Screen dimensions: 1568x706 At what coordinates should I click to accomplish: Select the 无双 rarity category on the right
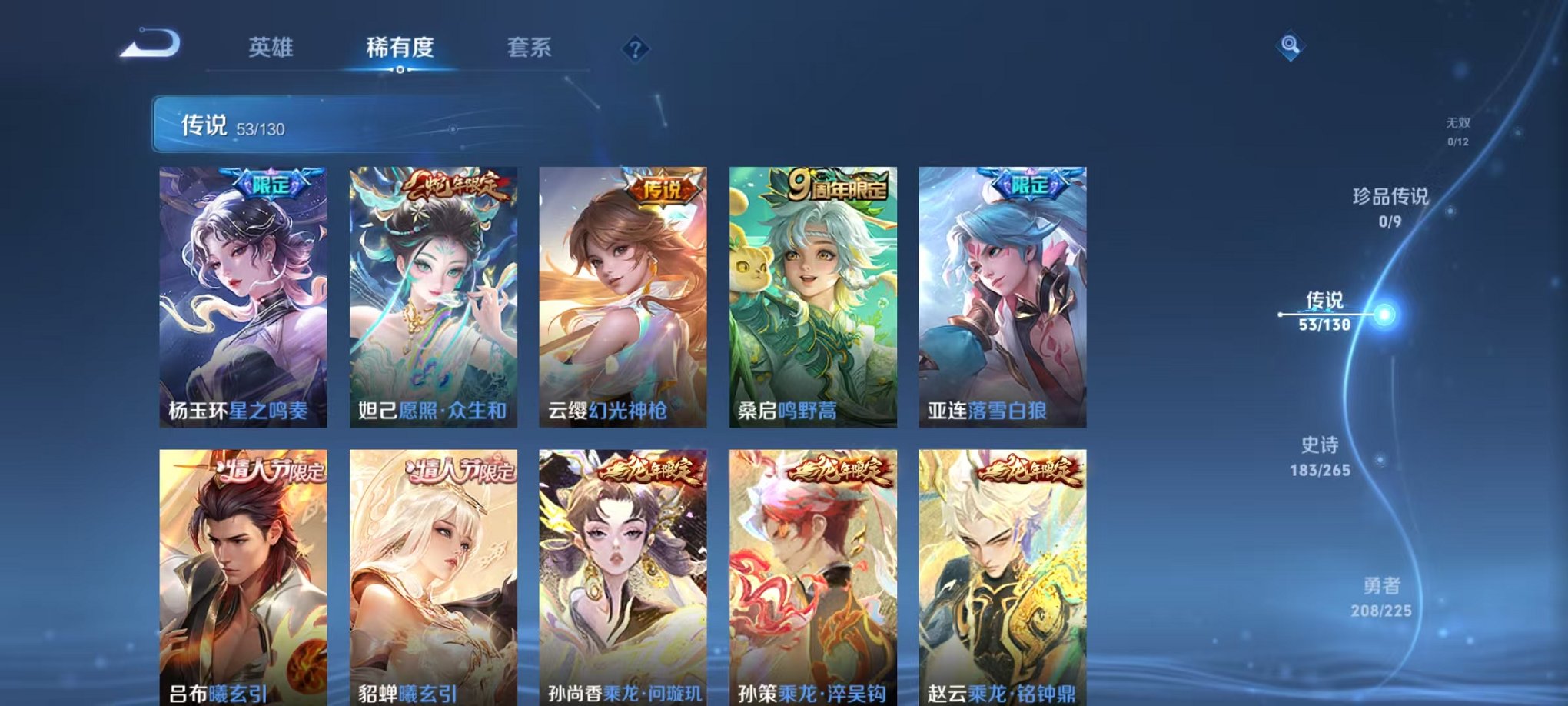click(x=1459, y=129)
